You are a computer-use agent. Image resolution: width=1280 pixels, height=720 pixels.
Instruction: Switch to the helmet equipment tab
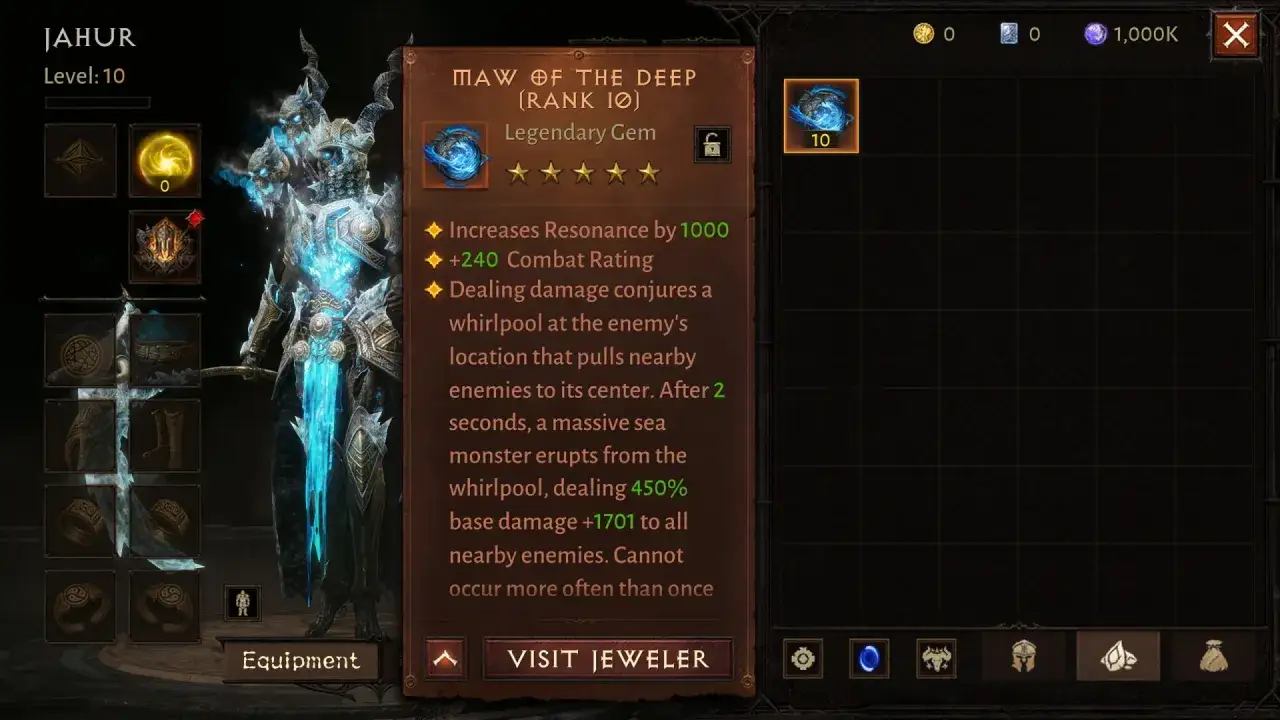(x=1022, y=658)
